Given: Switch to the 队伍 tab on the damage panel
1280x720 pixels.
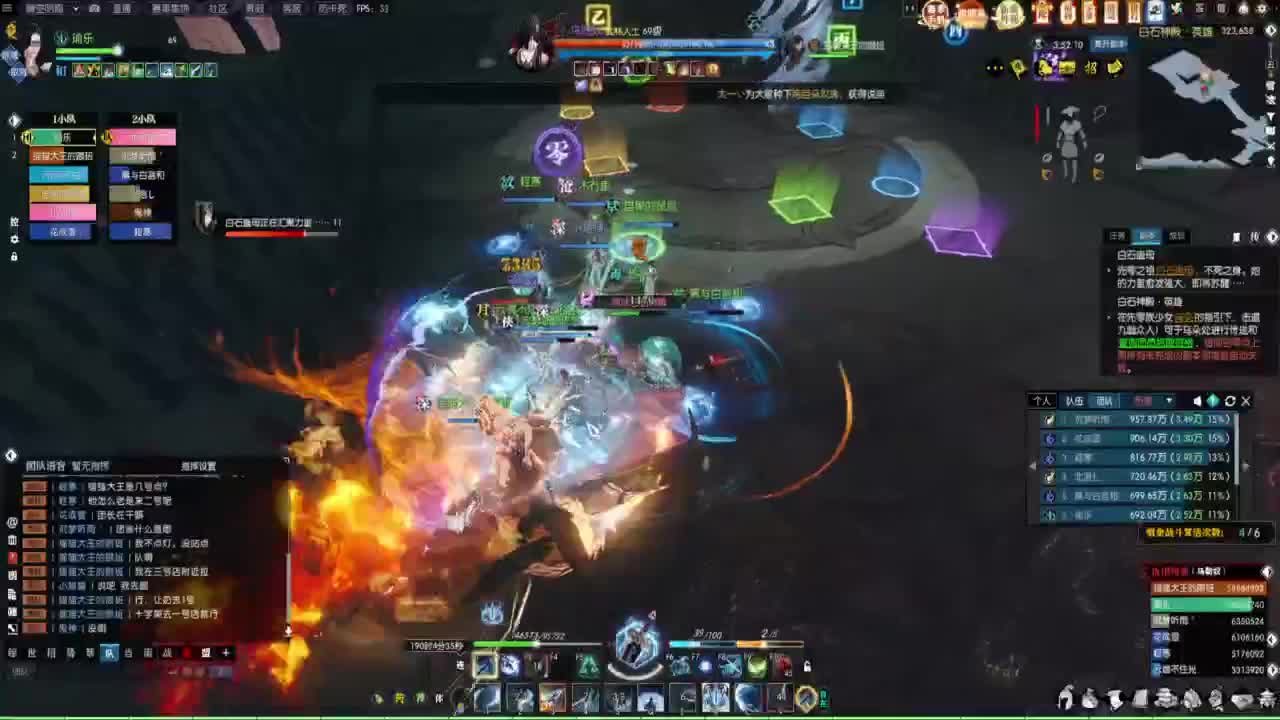Looking at the screenshot, I should (1074, 400).
